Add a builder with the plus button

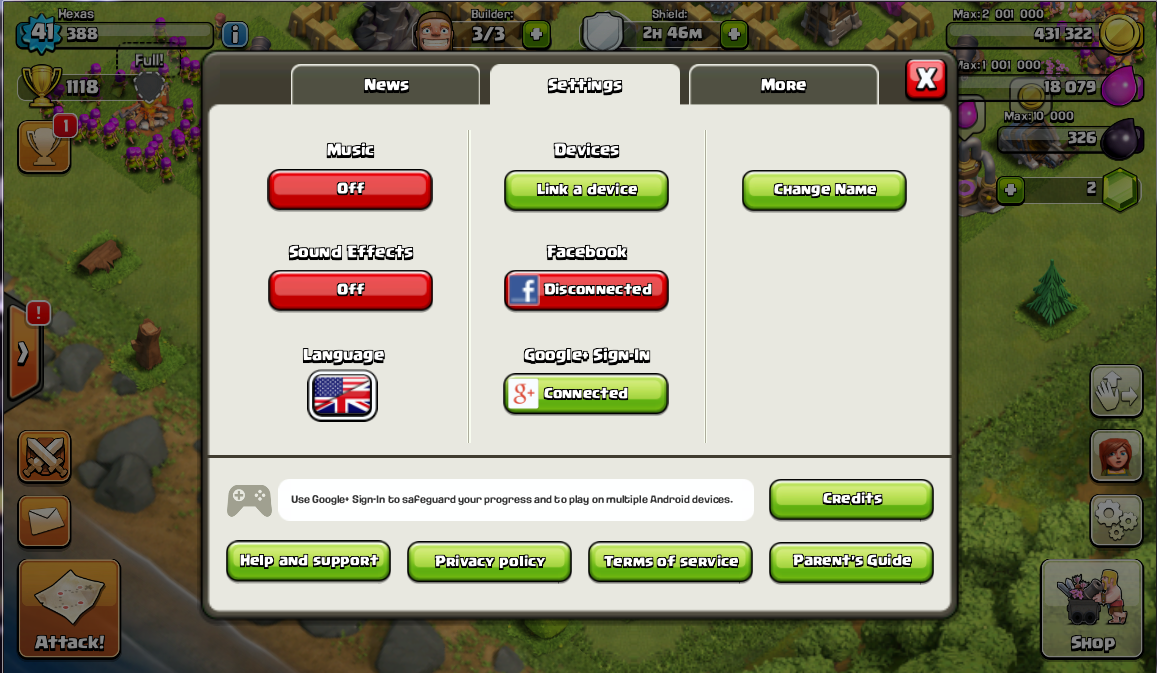click(537, 34)
